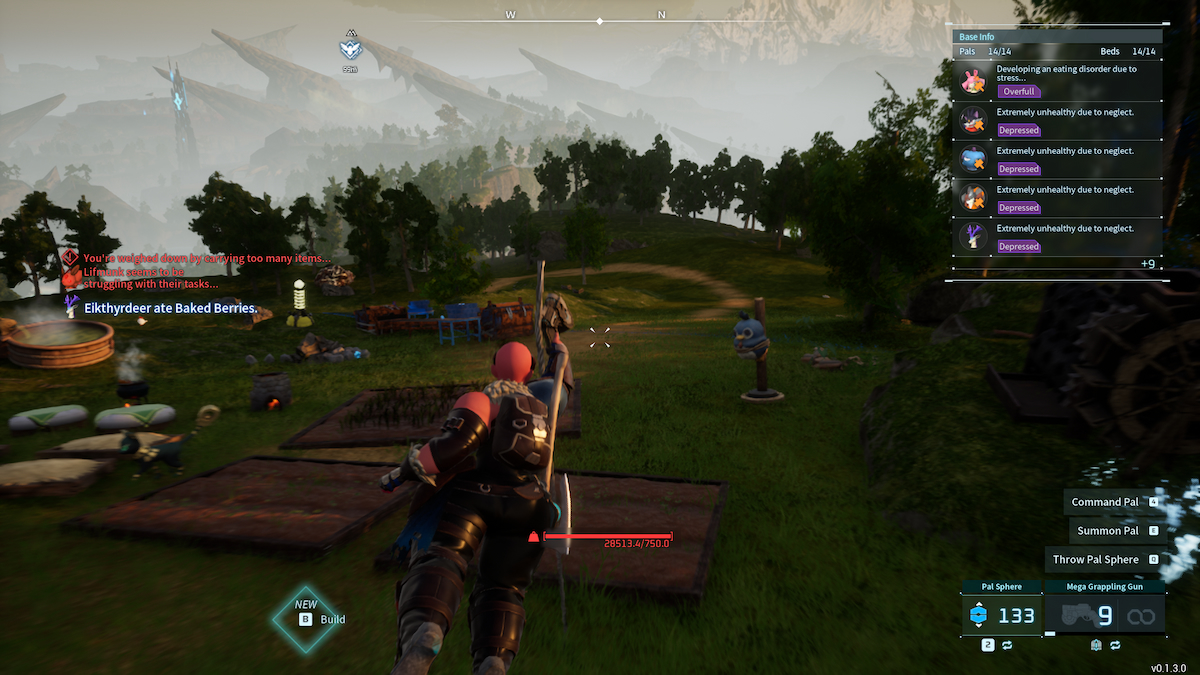
Task: Click the waypoint marker under the compass
Action: [350, 50]
